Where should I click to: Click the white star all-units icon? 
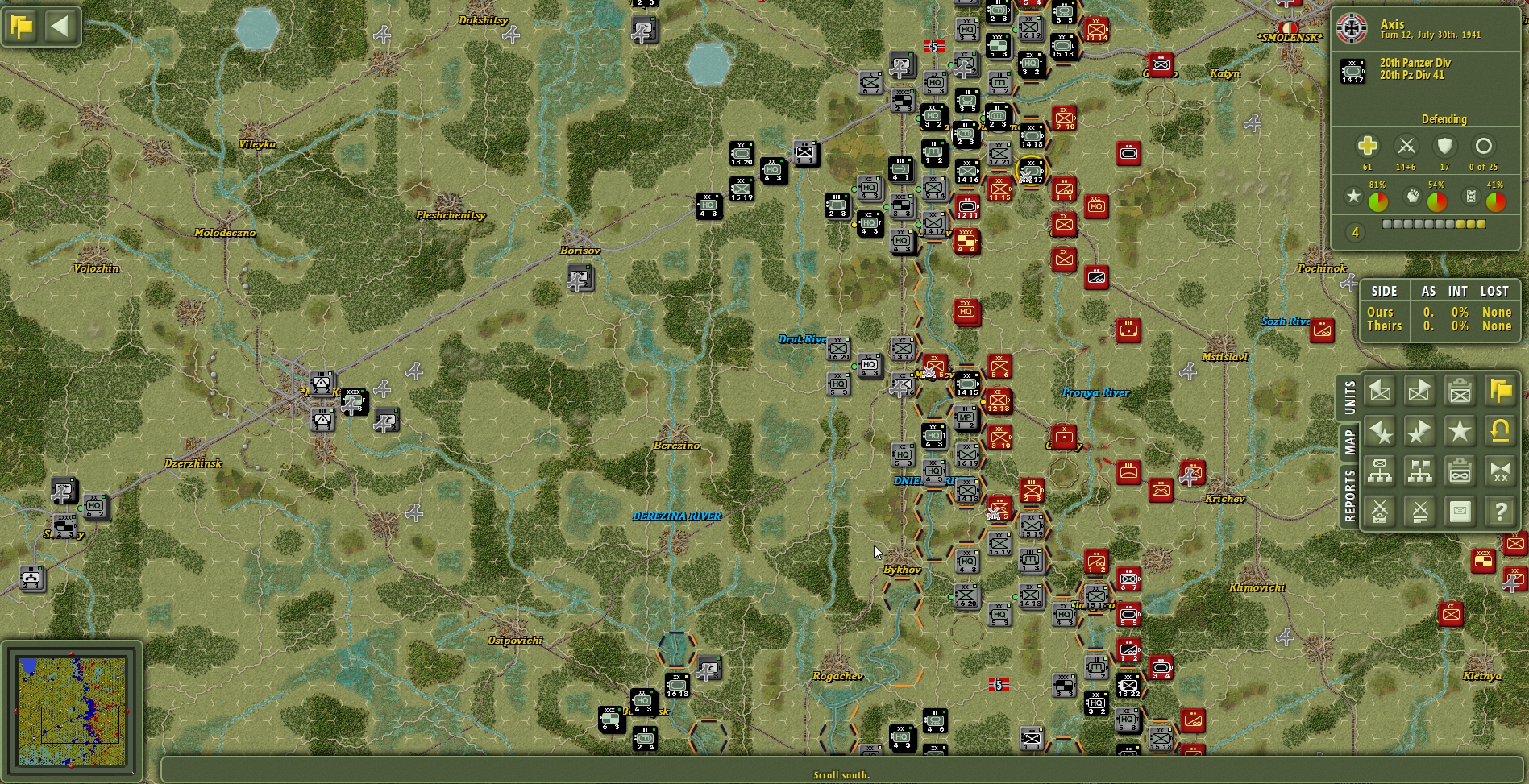point(1460,431)
